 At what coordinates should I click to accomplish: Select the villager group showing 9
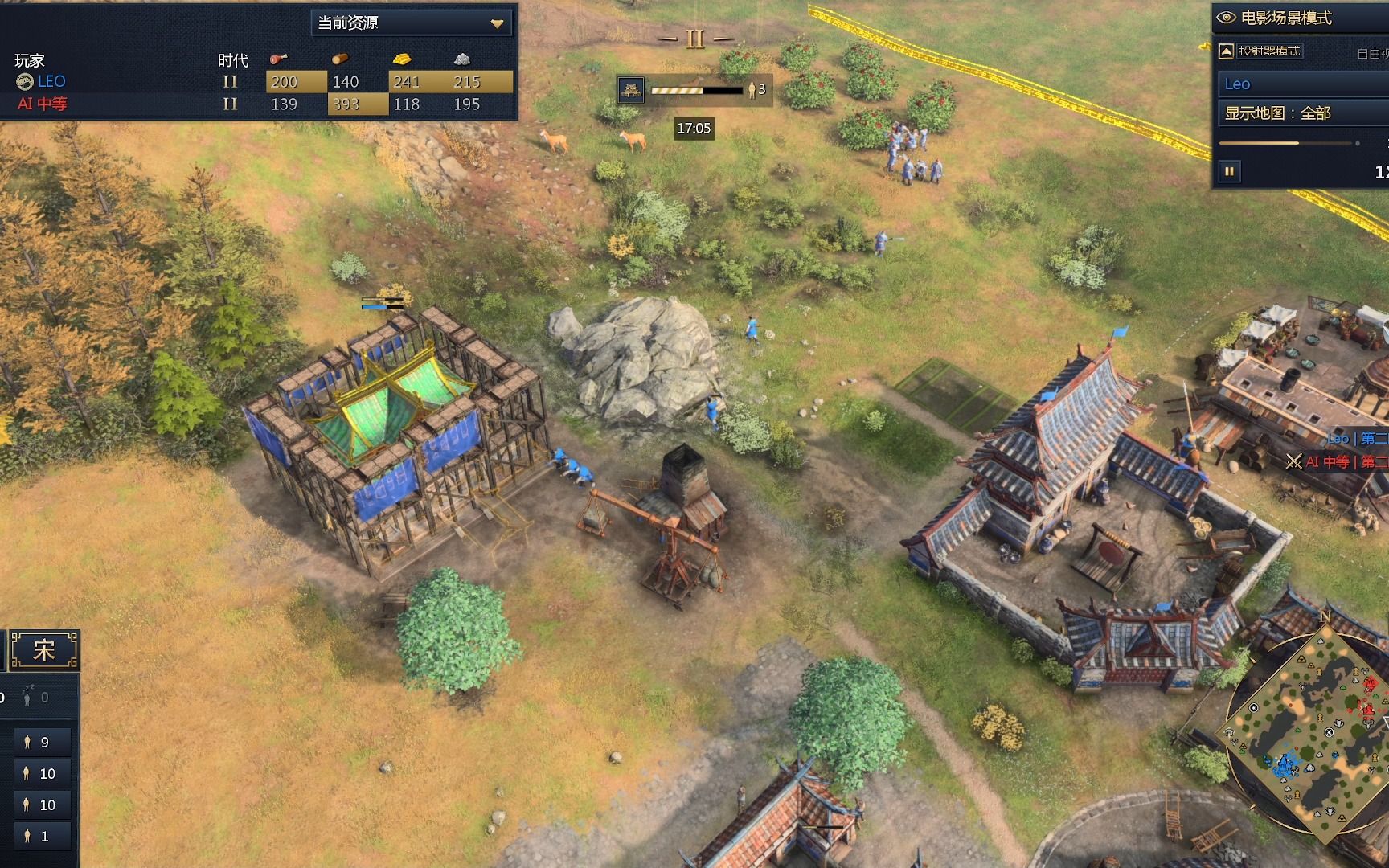coord(42,743)
